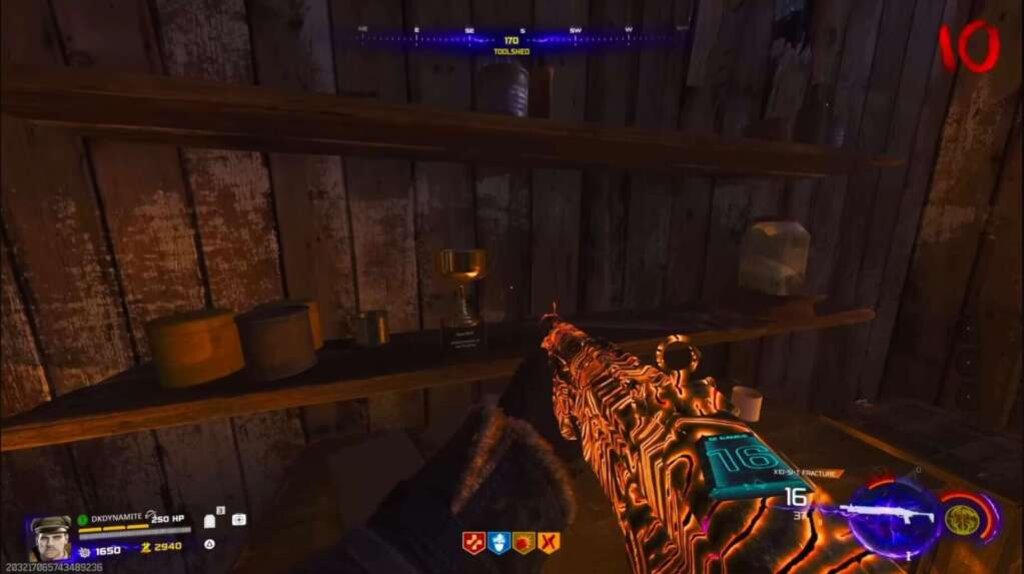1024x574 pixels.
Task: Select the armor plate icon
Action: click(x=211, y=521)
